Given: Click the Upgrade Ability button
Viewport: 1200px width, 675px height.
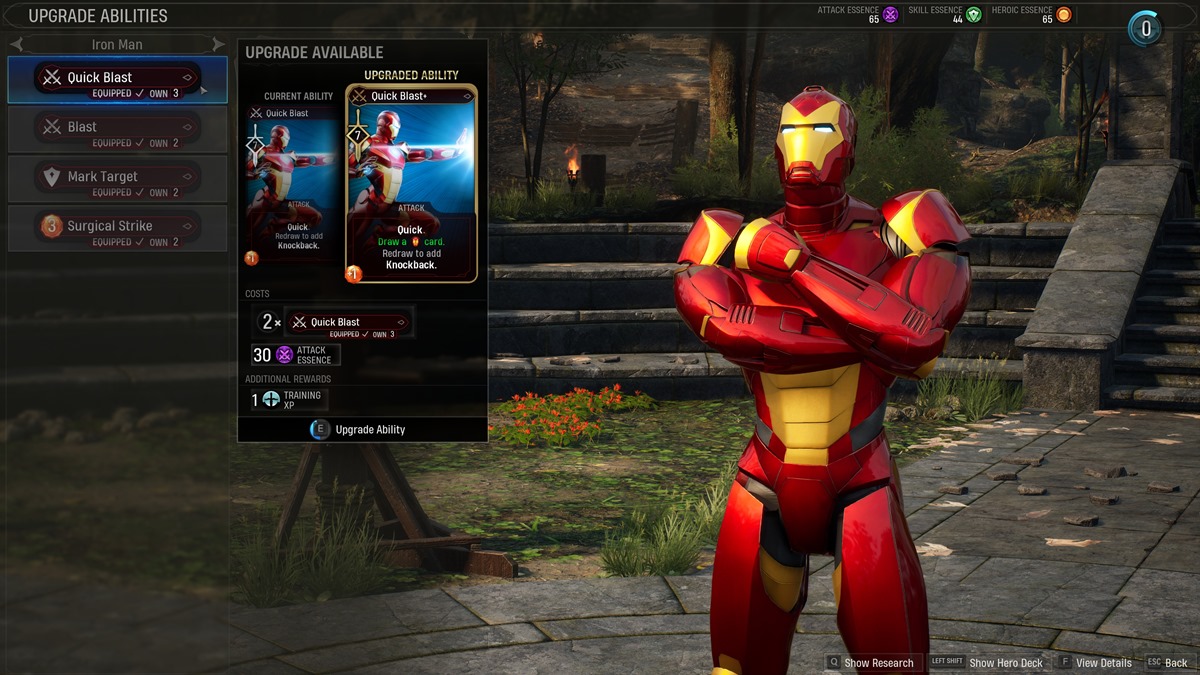Looking at the screenshot, I should click(x=360, y=429).
